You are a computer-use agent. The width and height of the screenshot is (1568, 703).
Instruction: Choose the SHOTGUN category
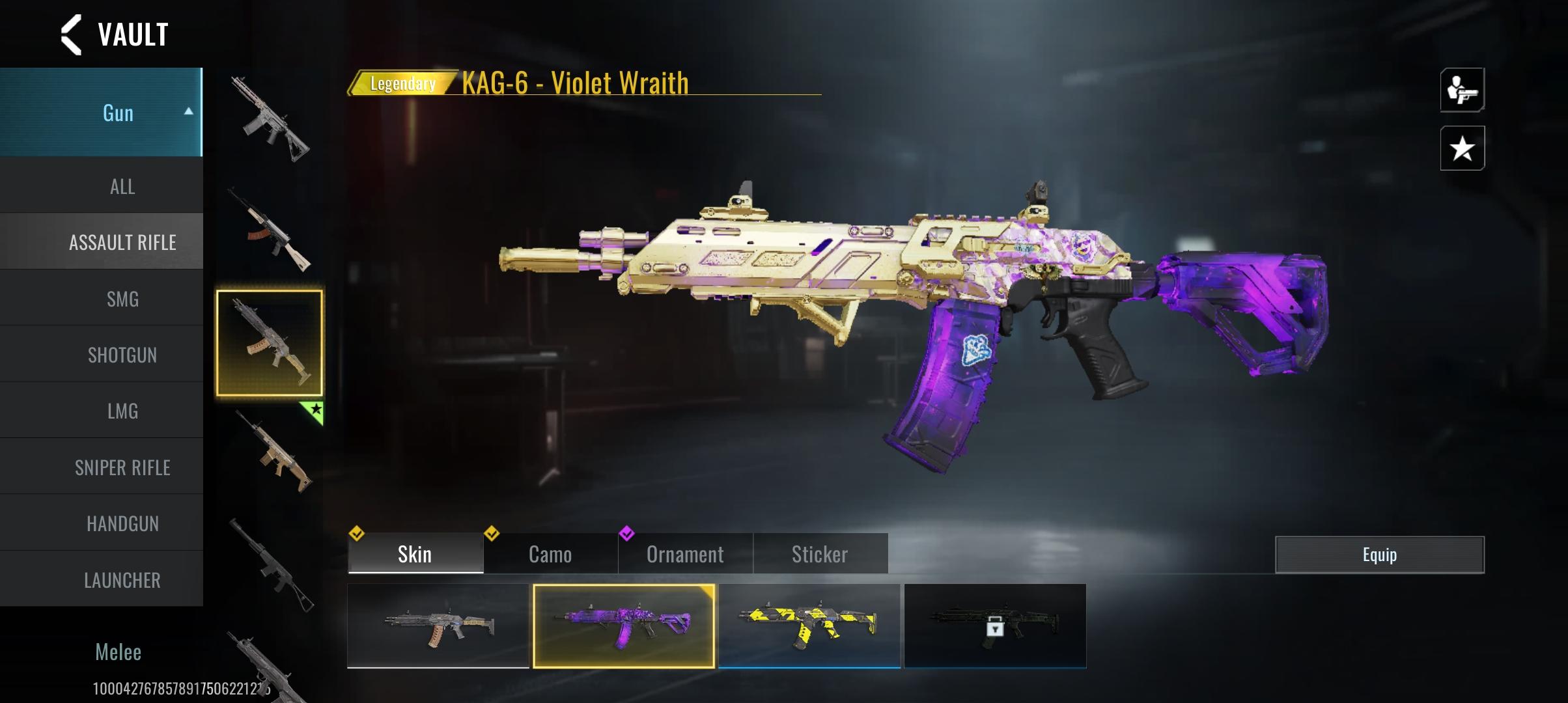tap(122, 355)
